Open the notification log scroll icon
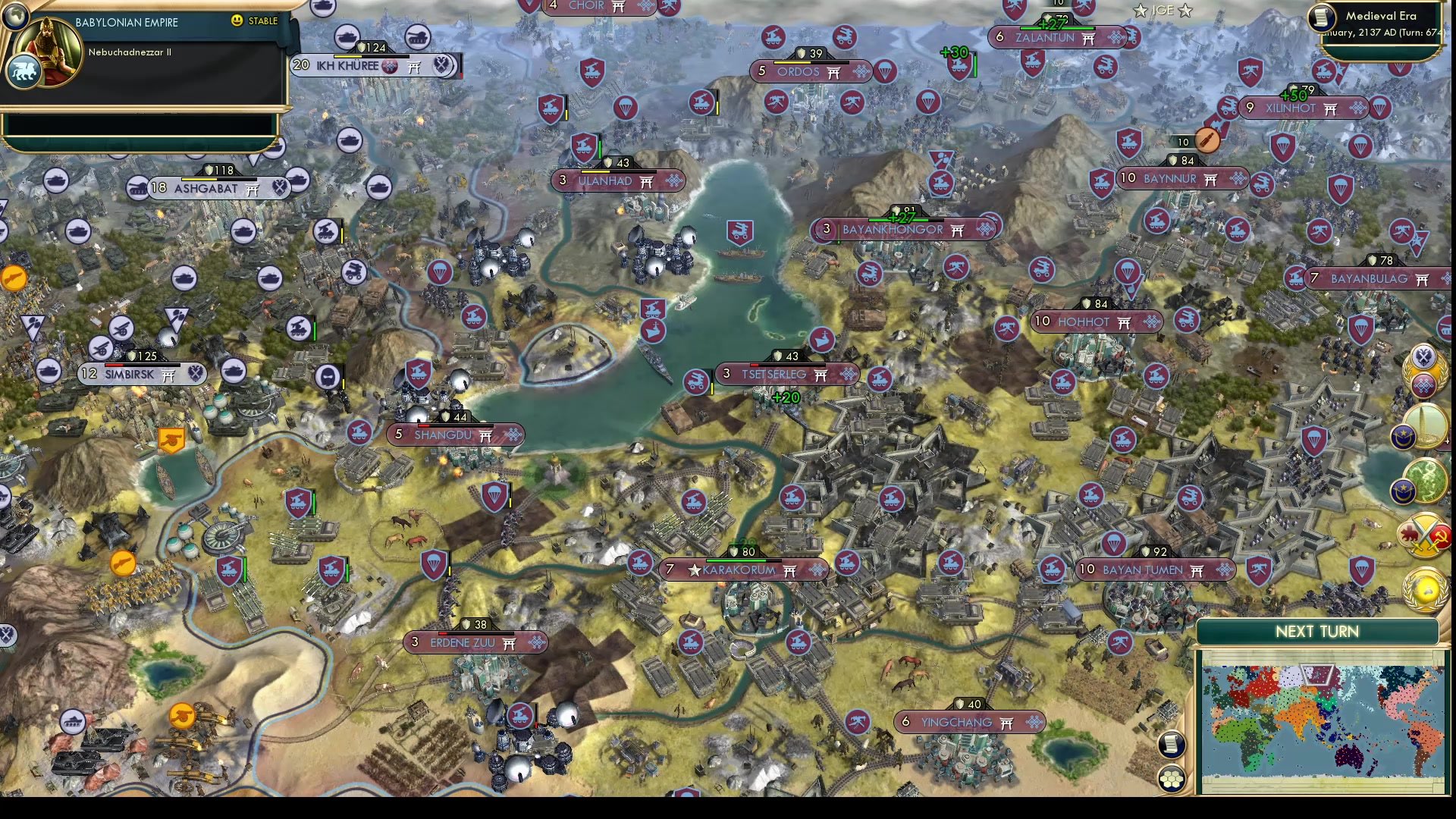 click(x=1172, y=745)
